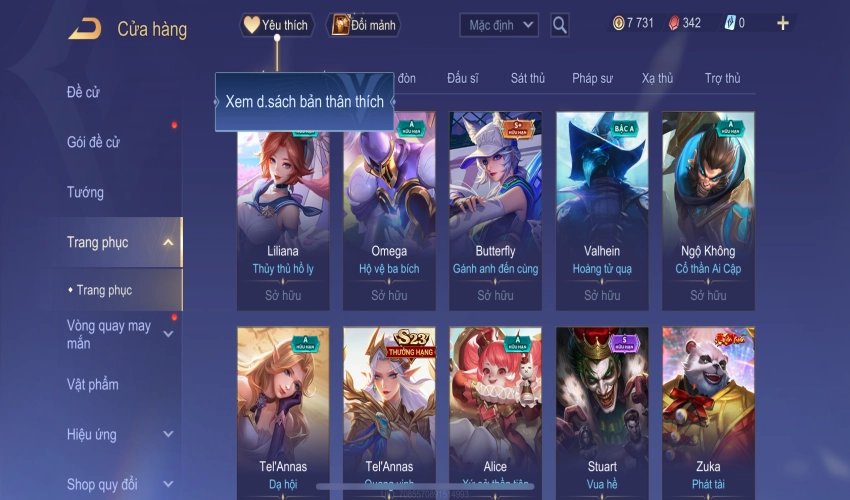Switch to the Pháp sư tab
The width and height of the screenshot is (850, 500).
click(x=592, y=78)
